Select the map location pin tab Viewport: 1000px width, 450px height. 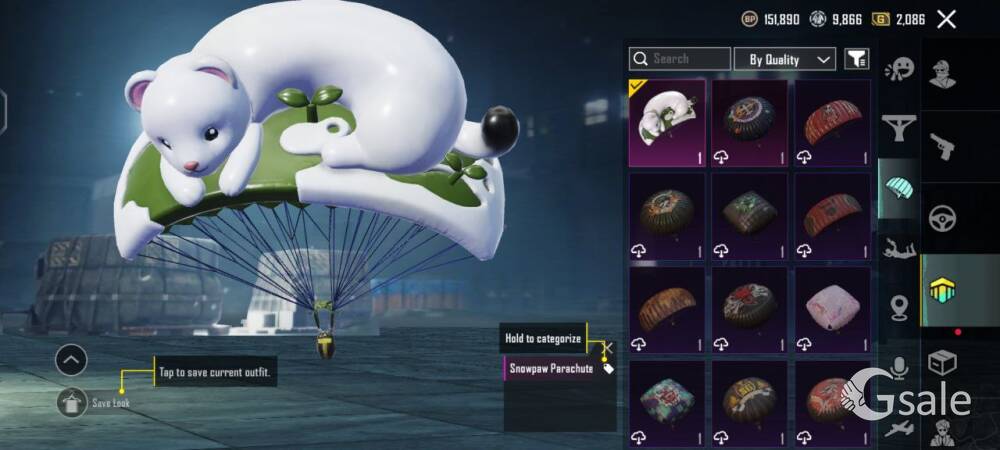[x=899, y=307]
